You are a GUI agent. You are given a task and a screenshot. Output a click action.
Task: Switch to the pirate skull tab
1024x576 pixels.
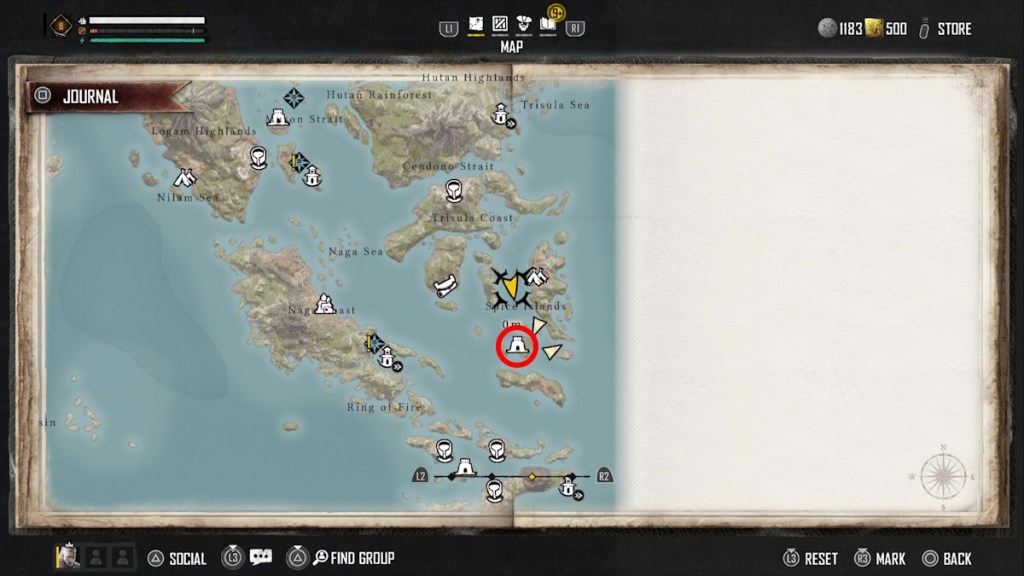tap(524, 25)
